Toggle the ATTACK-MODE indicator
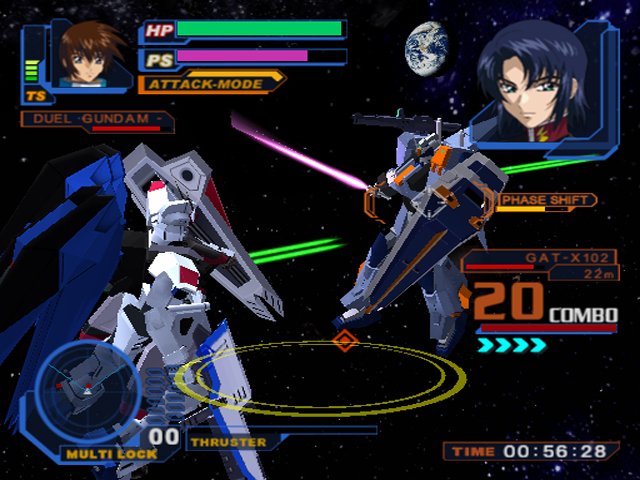 (x=211, y=83)
